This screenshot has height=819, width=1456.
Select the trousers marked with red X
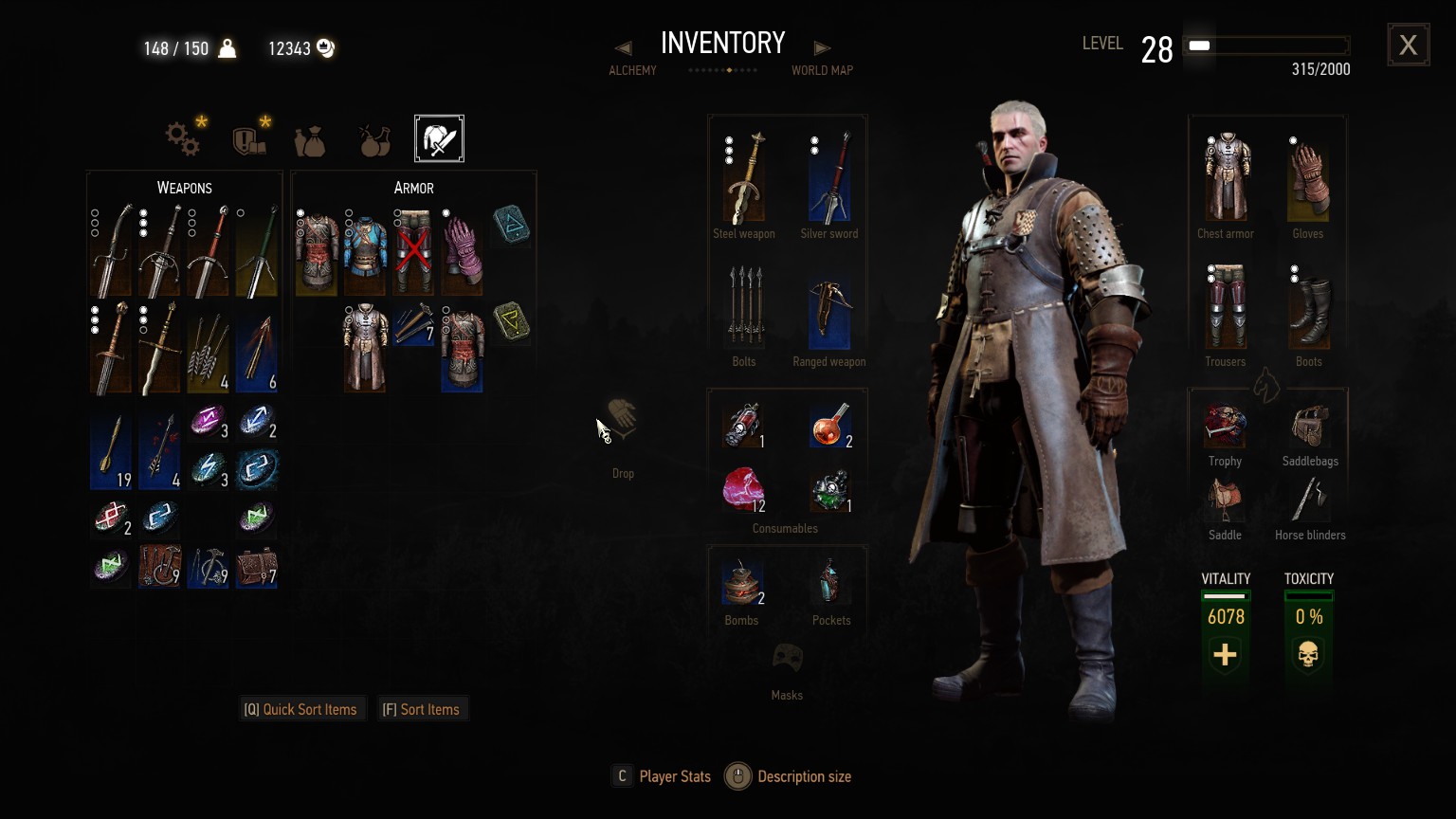[x=412, y=251]
